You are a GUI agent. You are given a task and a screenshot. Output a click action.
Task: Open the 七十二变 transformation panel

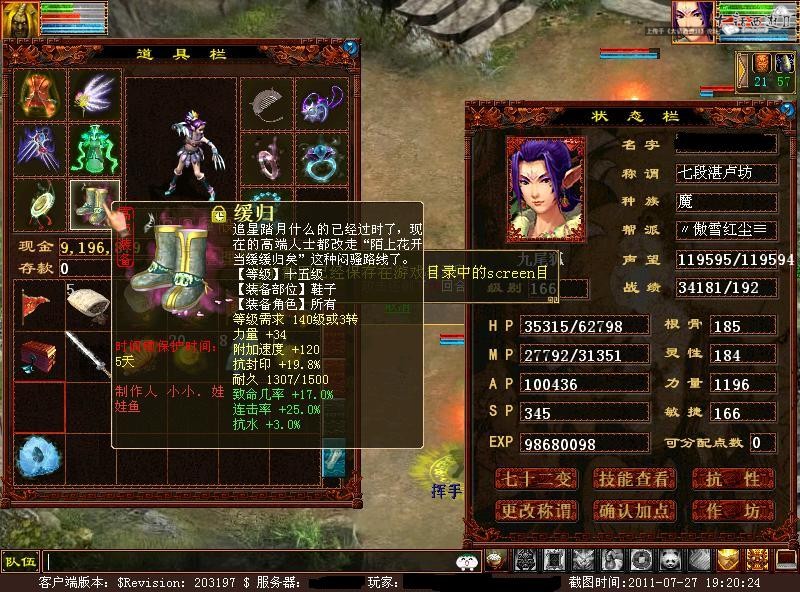(537, 479)
